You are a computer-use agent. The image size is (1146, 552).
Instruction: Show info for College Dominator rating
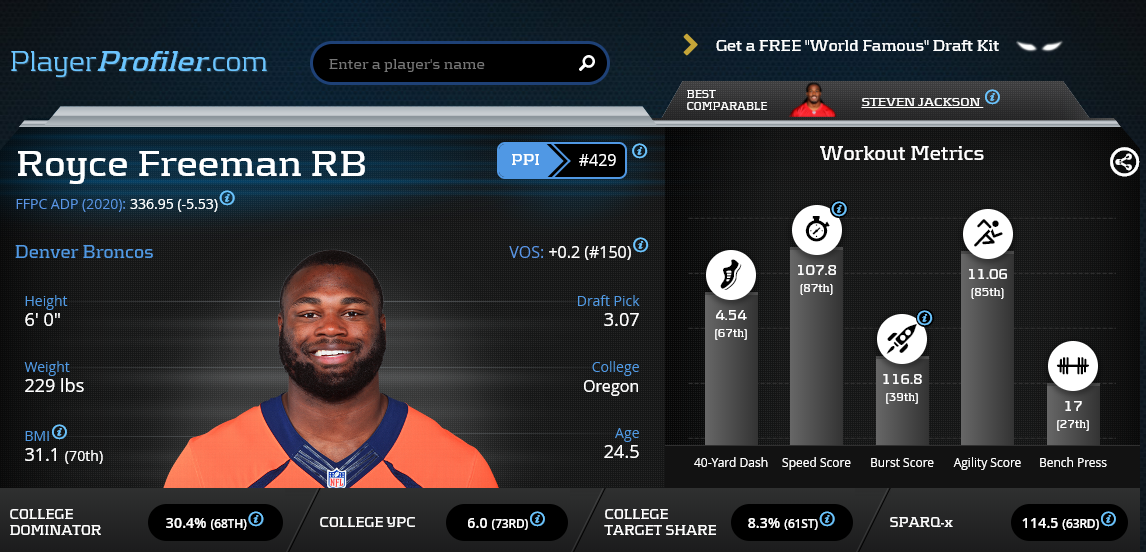point(256,520)
